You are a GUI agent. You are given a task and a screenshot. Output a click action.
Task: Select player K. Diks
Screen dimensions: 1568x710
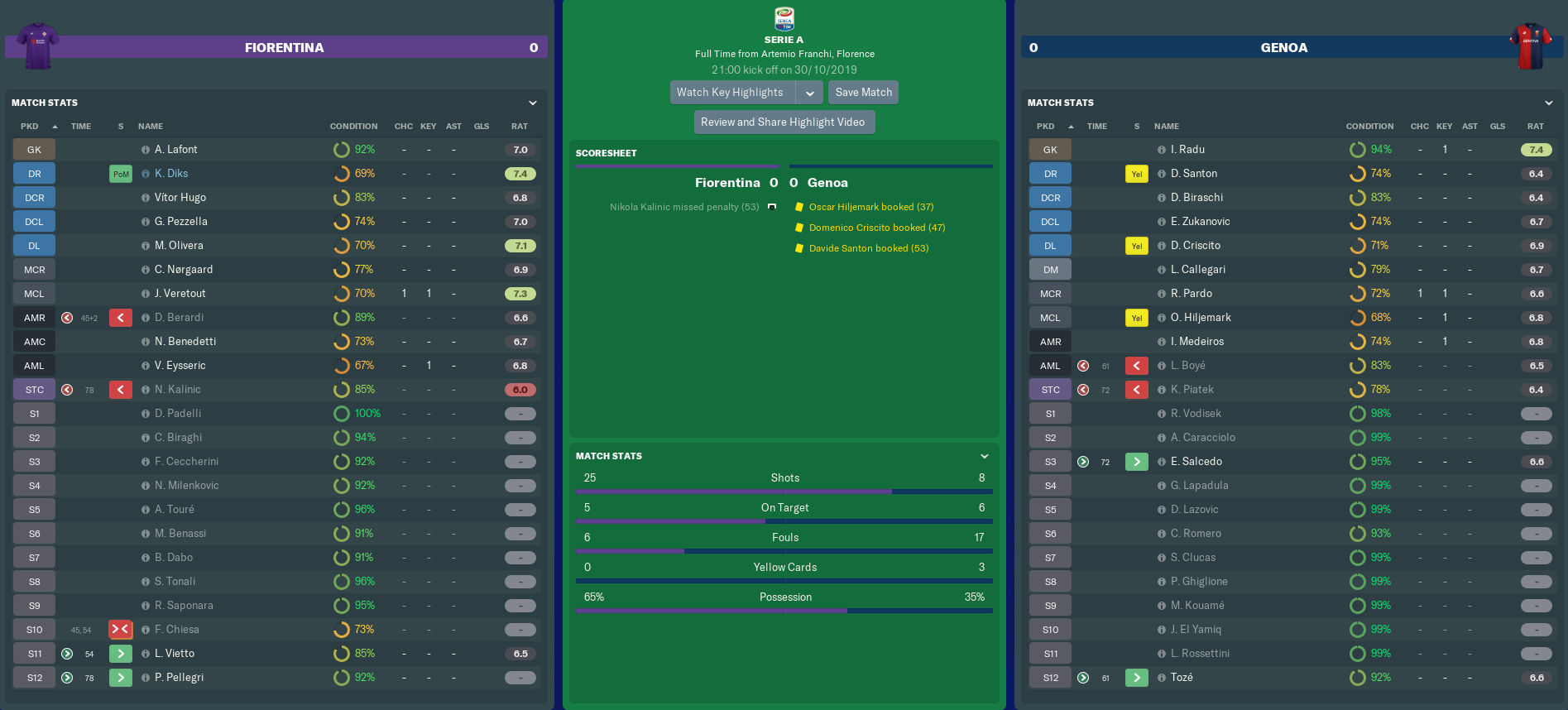(x=171, y=174)
